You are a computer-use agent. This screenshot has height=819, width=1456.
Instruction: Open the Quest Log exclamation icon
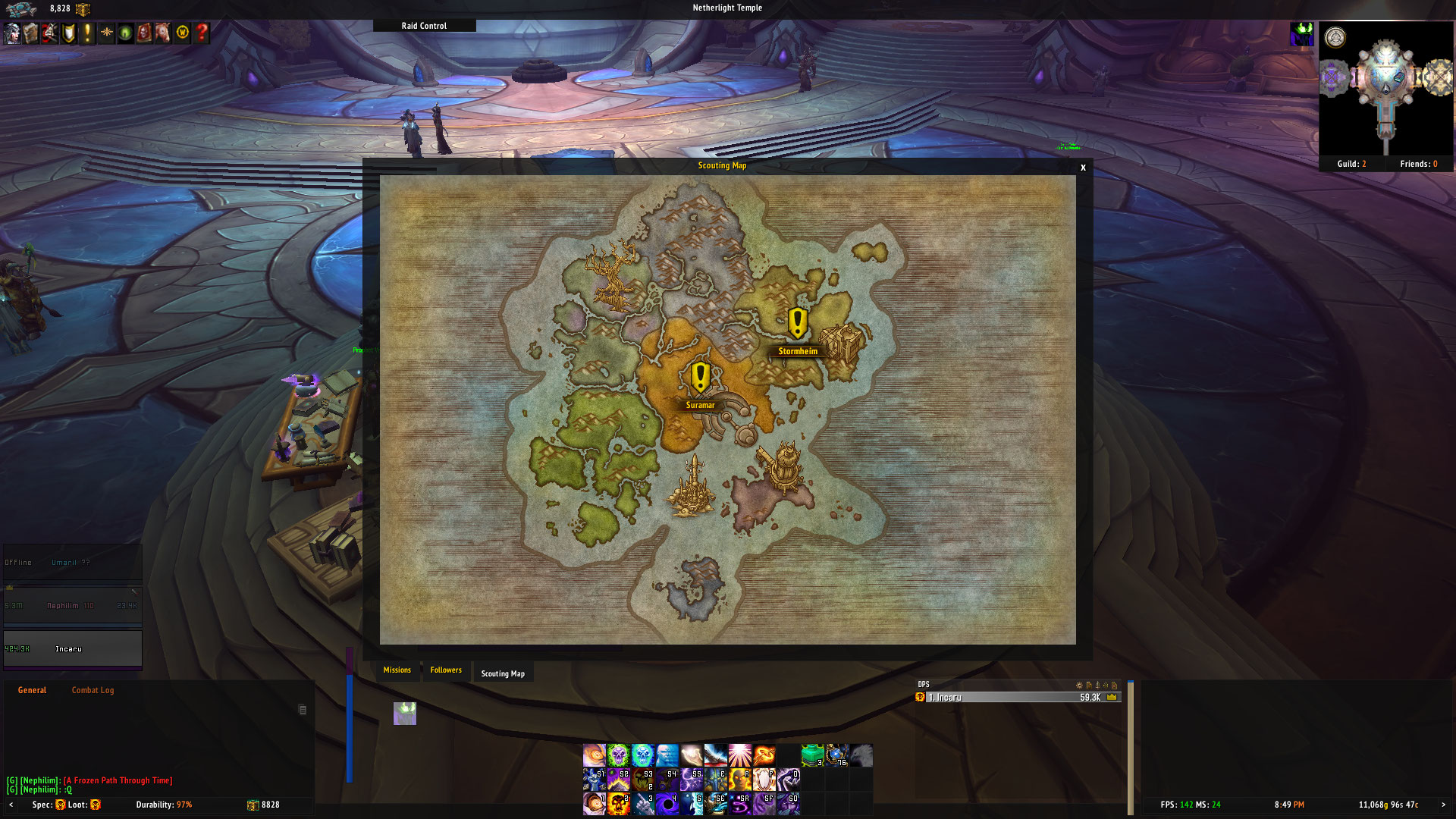[87, 33]
